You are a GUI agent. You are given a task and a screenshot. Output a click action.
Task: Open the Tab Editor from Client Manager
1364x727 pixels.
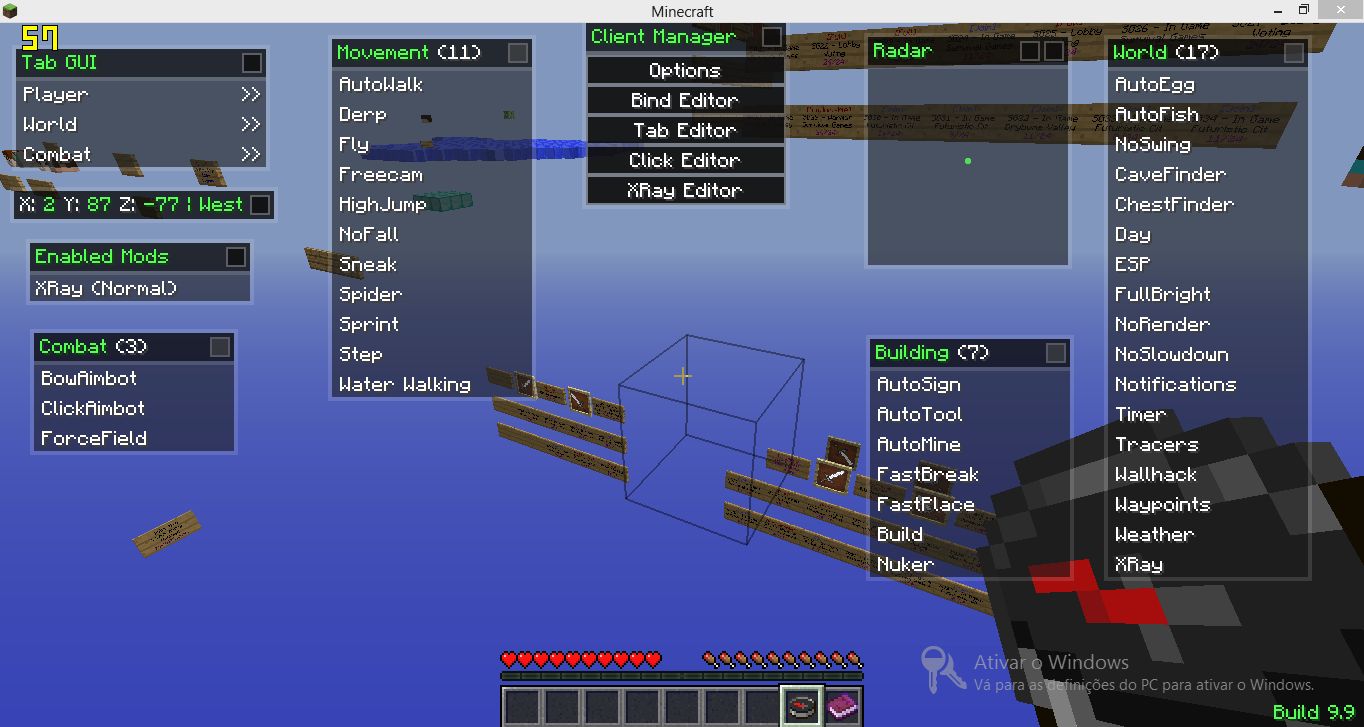coord(684,130)
